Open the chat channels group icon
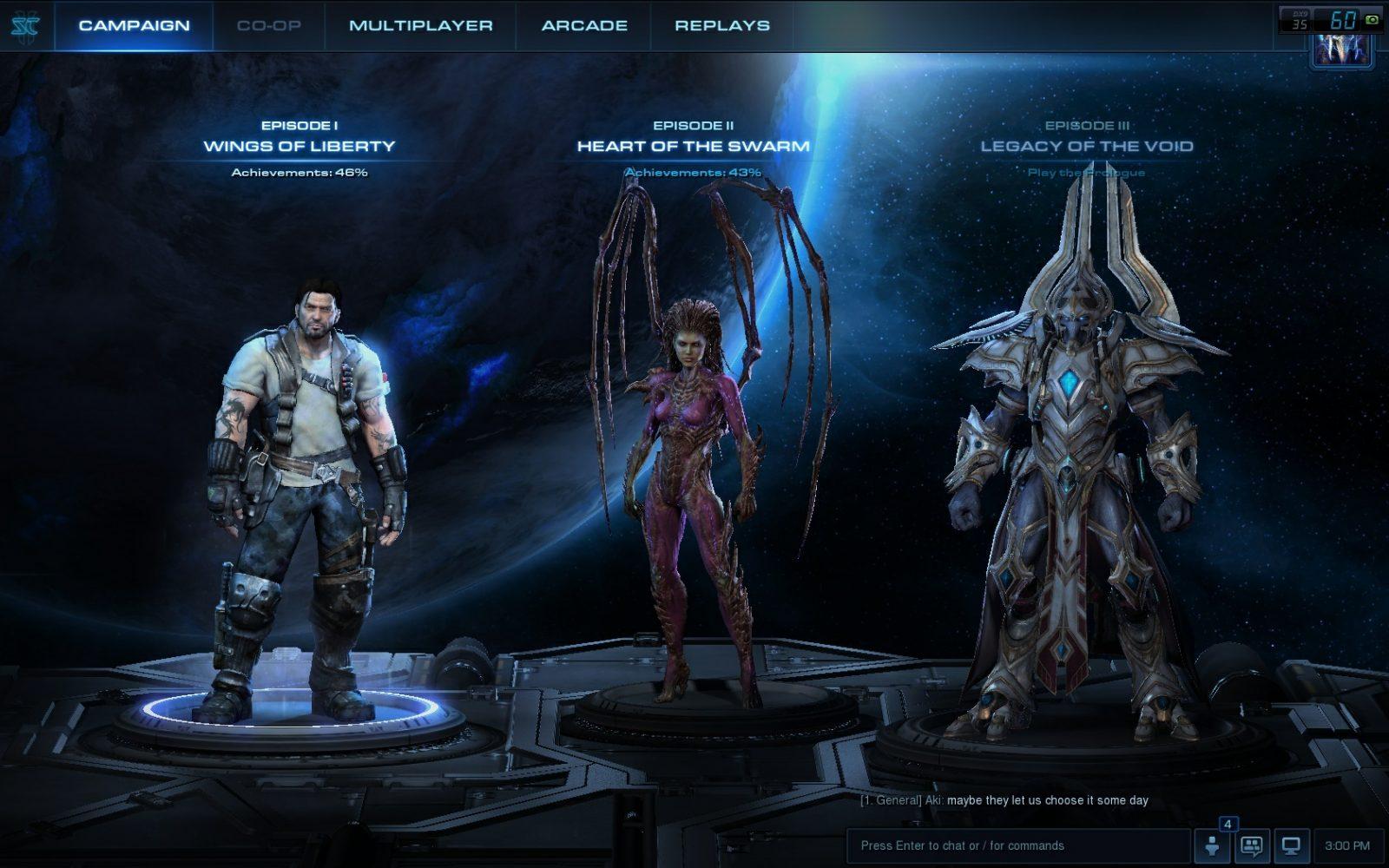This screenshot has width=1389, height=868. (1252, 845)
